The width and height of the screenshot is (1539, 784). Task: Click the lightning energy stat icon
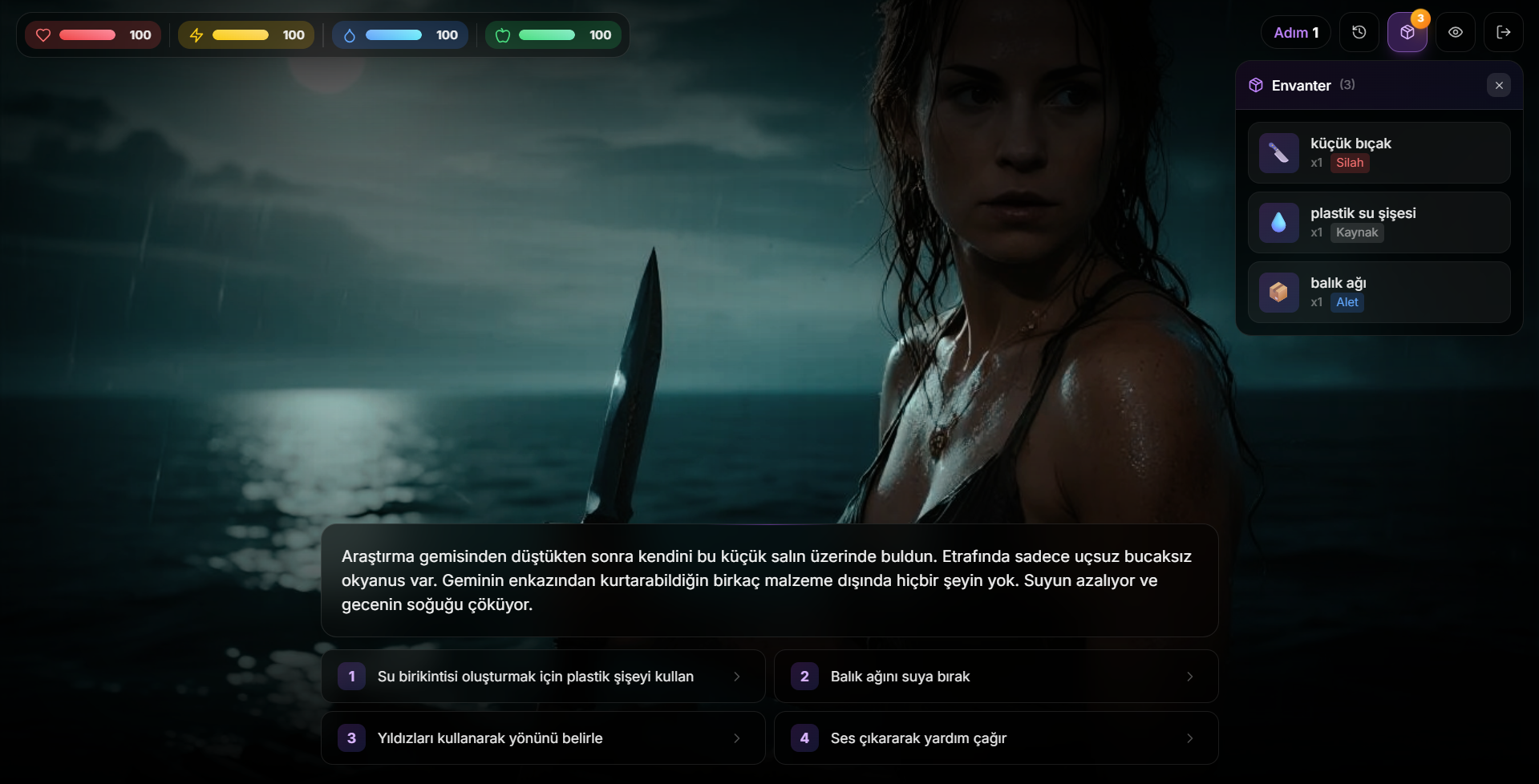click(x=197, y=34)
